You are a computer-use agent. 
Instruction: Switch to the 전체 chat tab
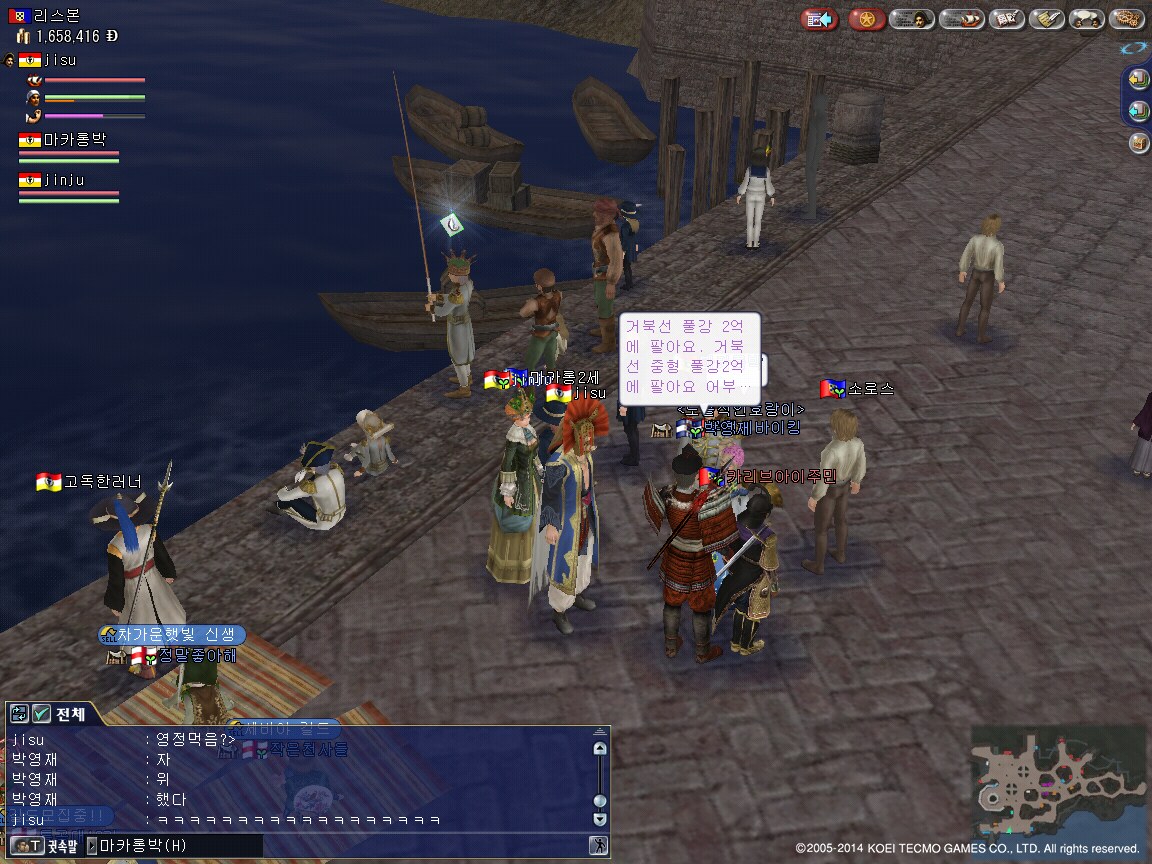coord(70,714)
